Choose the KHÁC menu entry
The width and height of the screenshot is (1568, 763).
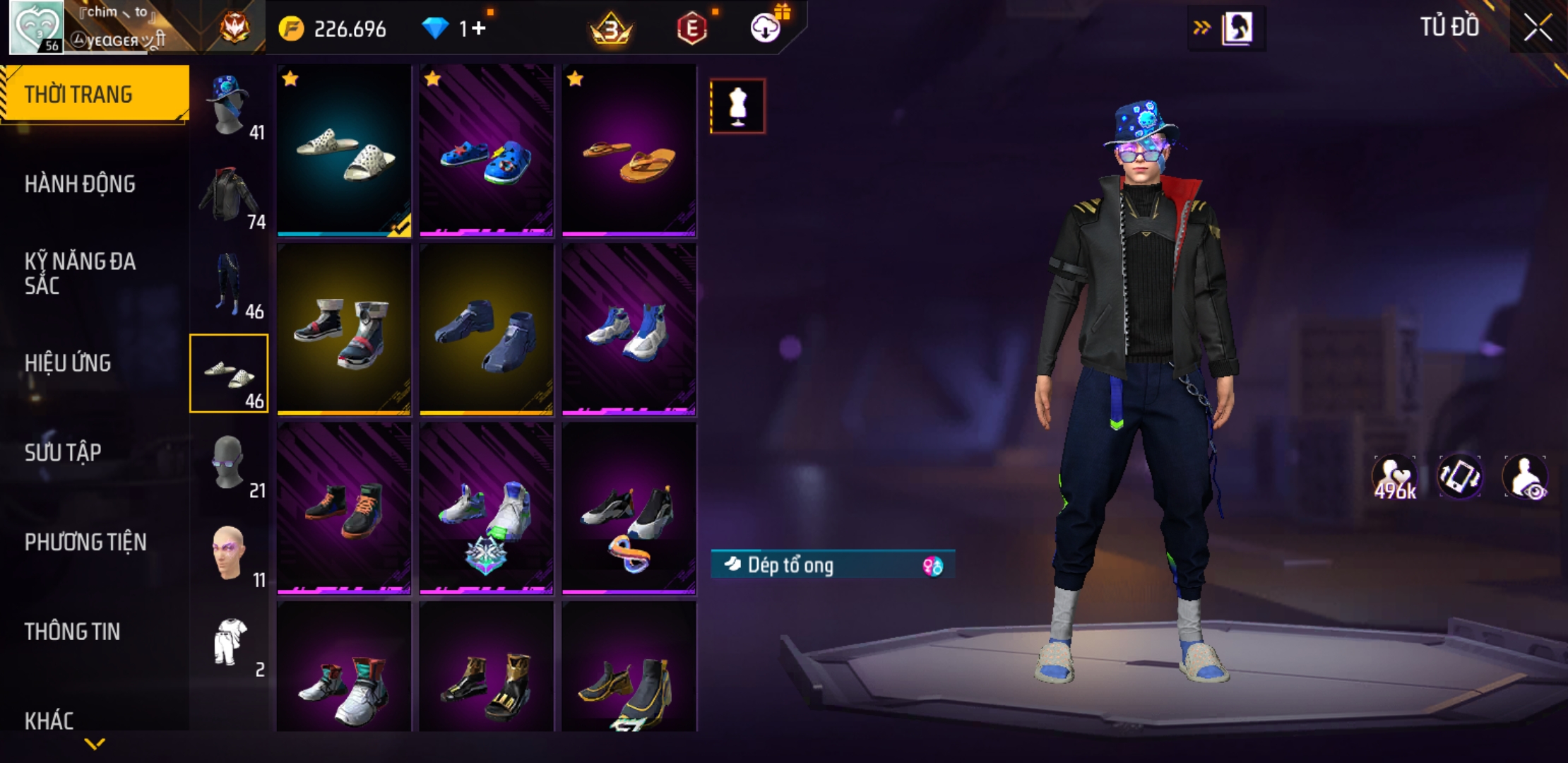49,721
